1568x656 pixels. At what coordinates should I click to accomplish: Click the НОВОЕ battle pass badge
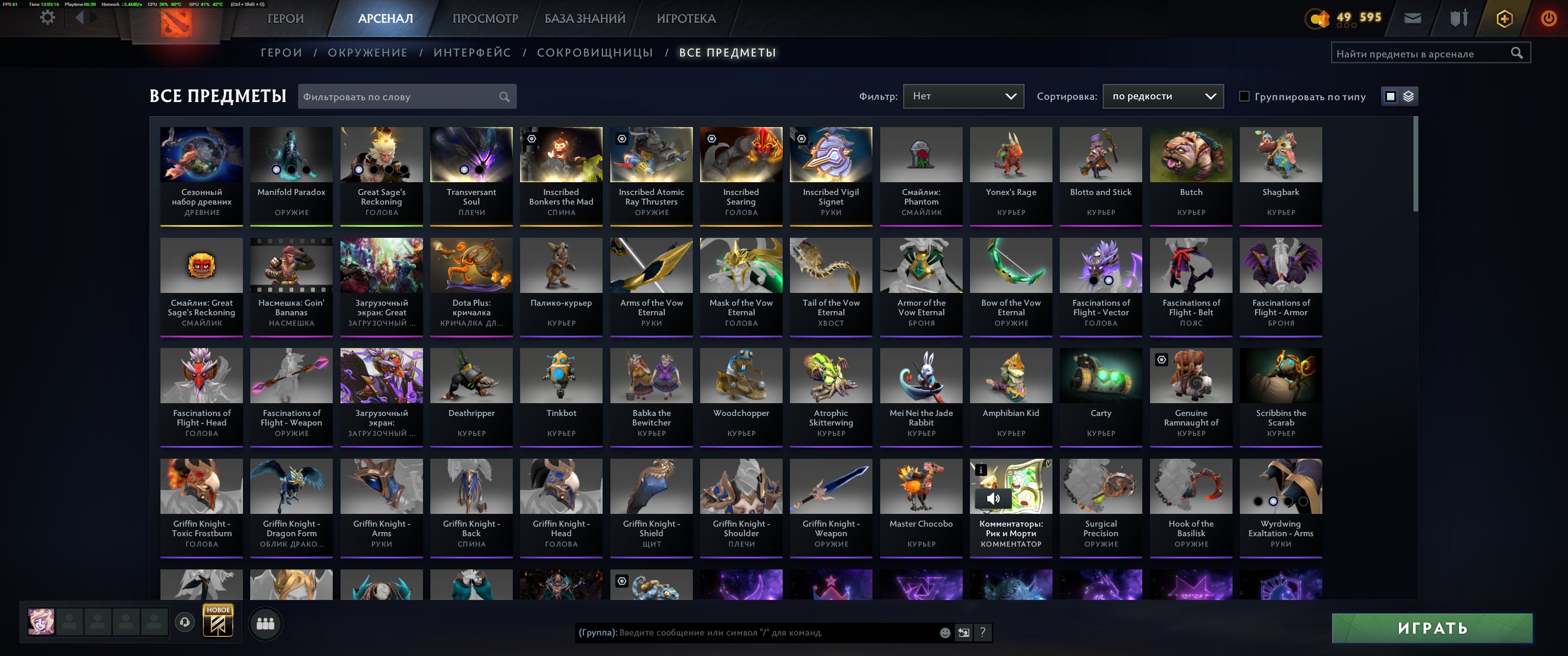(x=218, y=623)
